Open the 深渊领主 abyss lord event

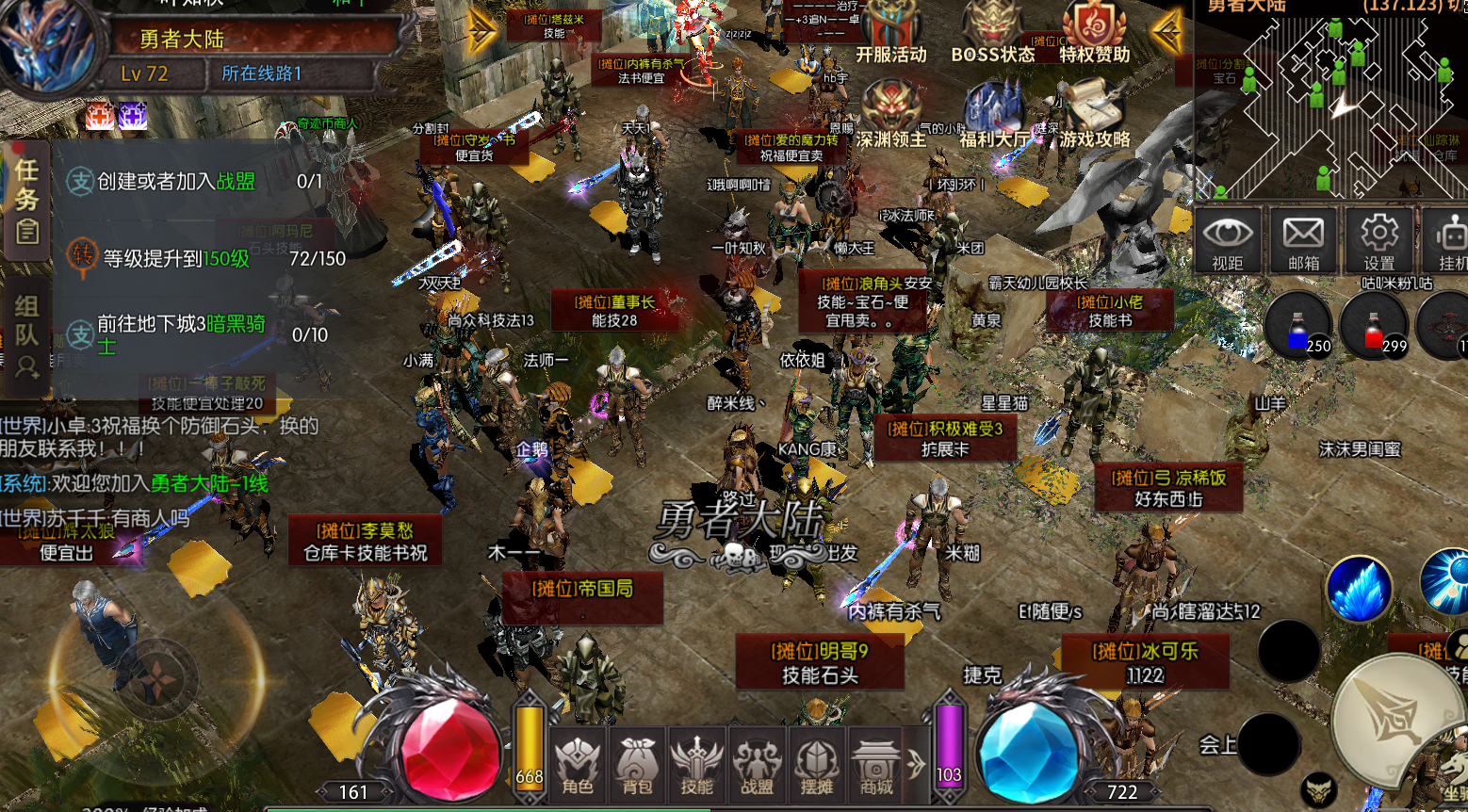pos(890,115)
